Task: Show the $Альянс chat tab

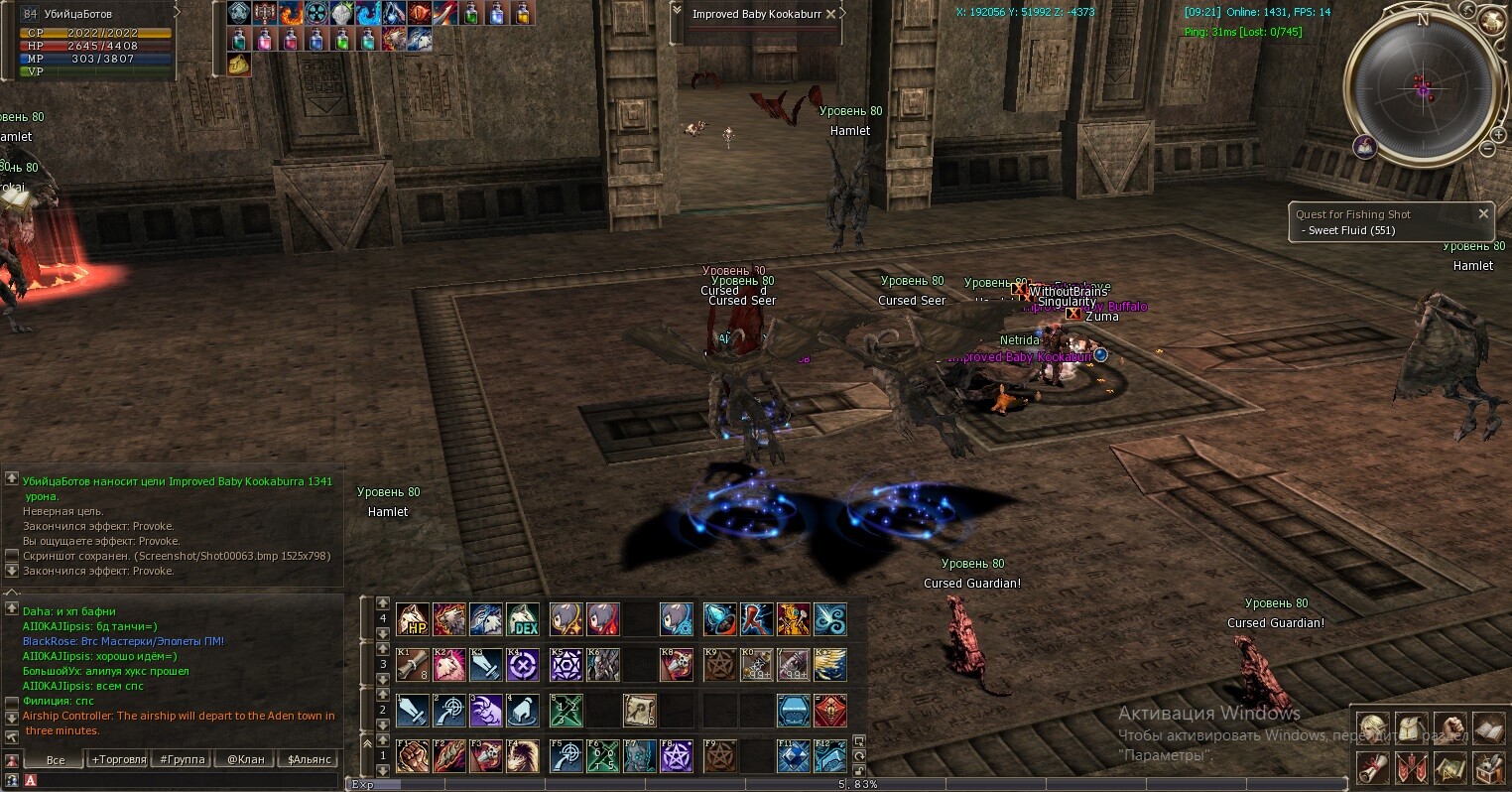Action: click(309, 759)
